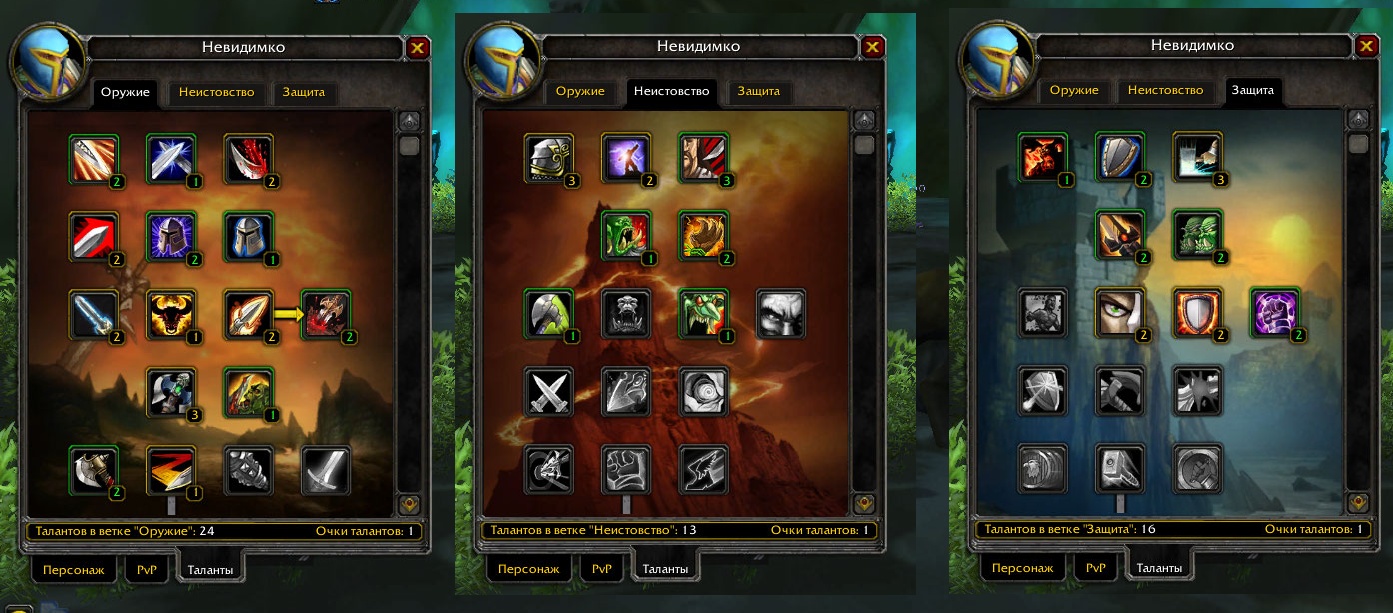Select the greyed-out skull face Commanding Presence talent
Image resolution: width=1393 pixels, height=613 pixels.
(780, 312)
